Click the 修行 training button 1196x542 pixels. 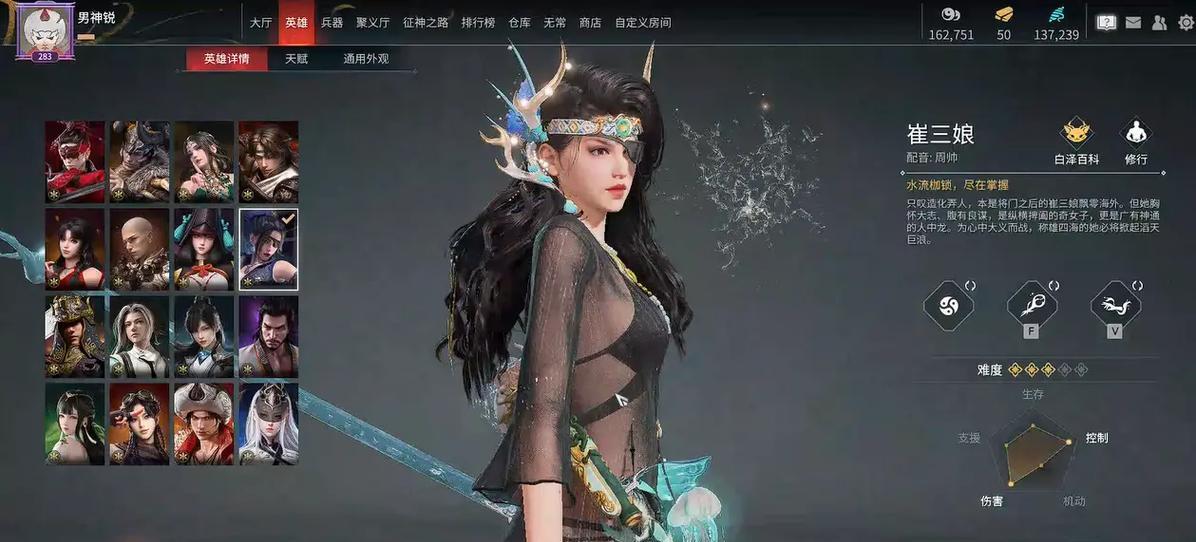(1135, 142)
